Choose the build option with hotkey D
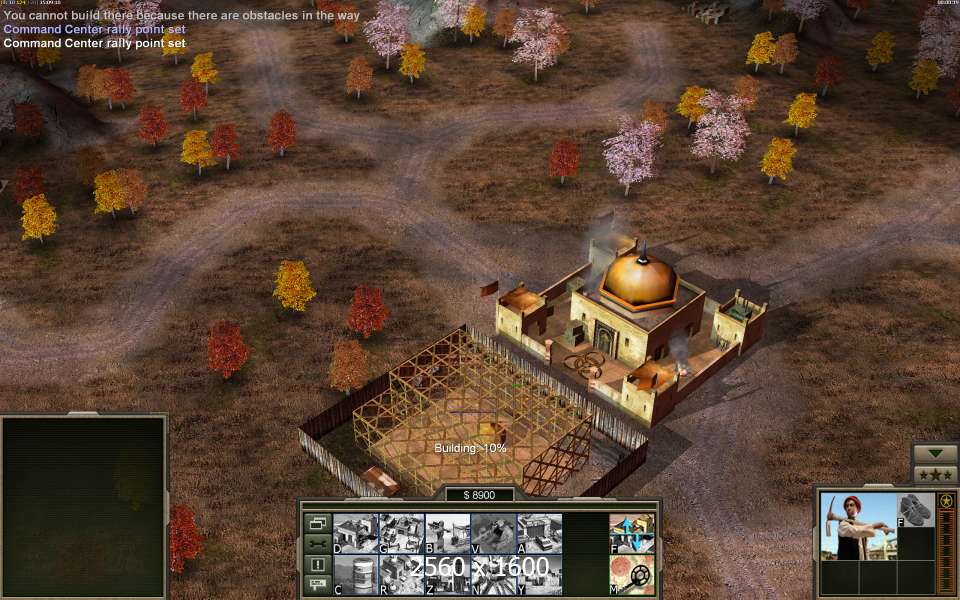Viewport: 960px width, 600px height. pyautogui.click(x=355, y=533)
